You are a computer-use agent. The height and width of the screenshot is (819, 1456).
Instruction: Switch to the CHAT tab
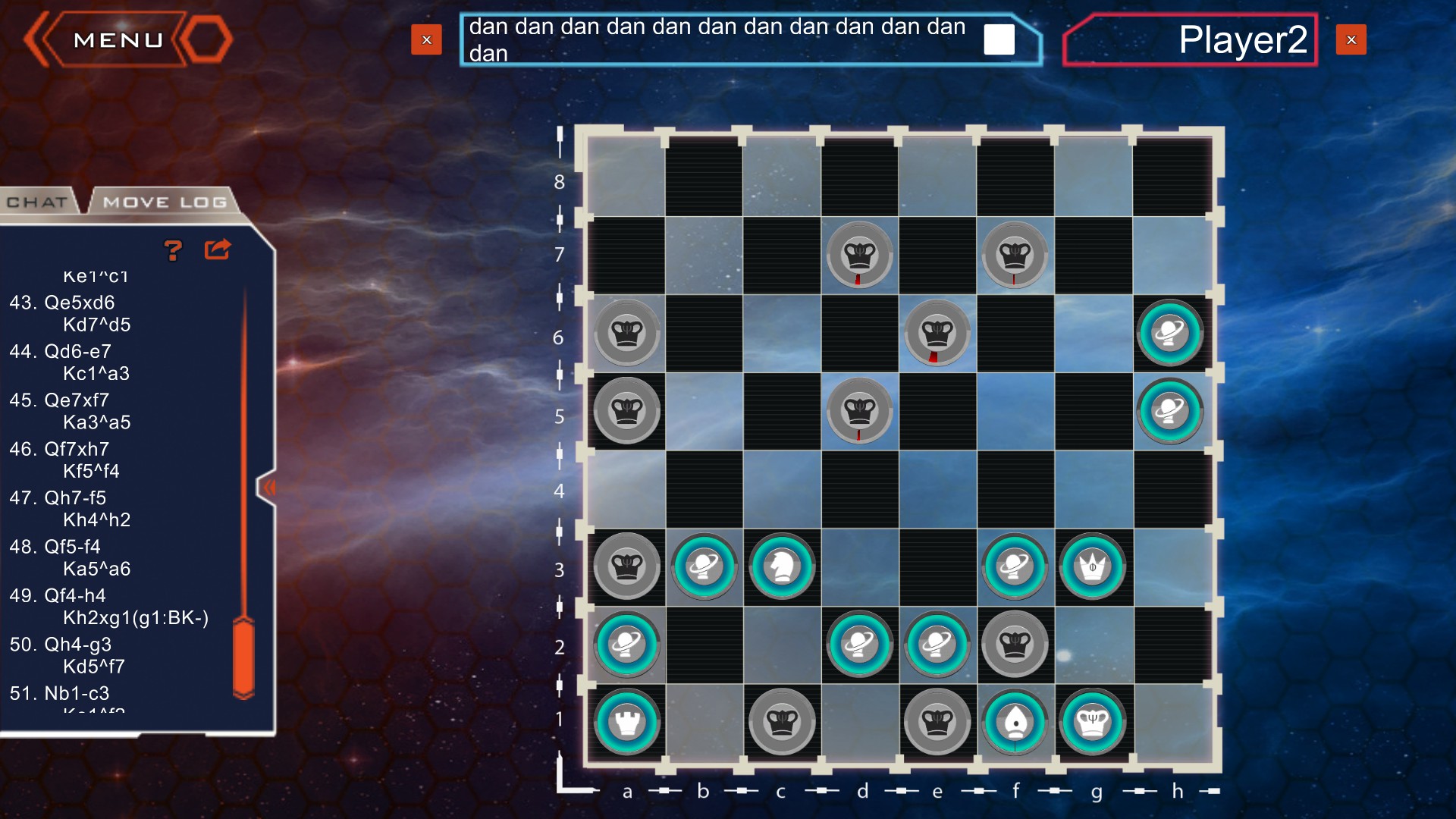pos(37,202)
